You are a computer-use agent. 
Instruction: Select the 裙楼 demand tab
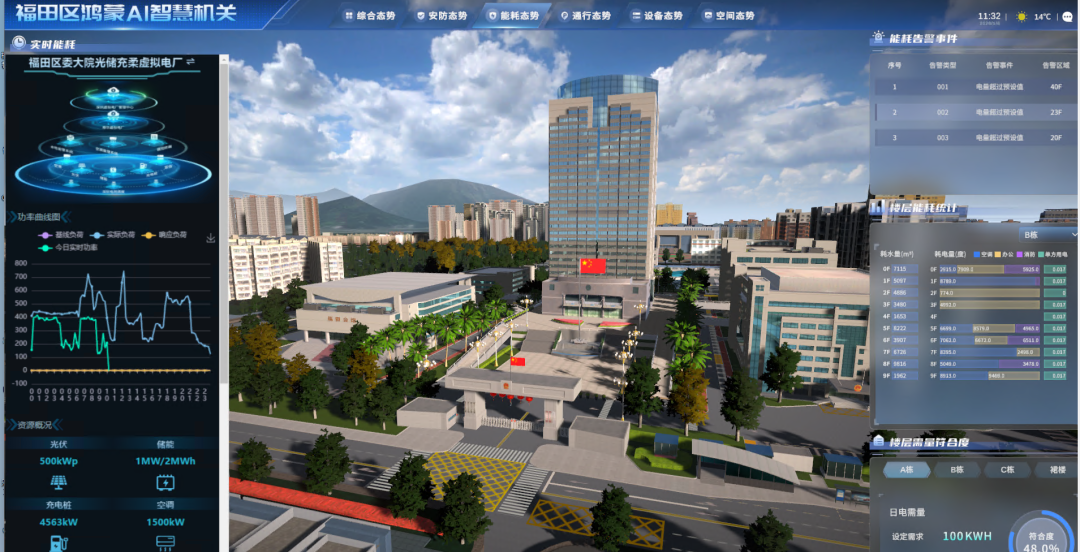point(1056,469)
